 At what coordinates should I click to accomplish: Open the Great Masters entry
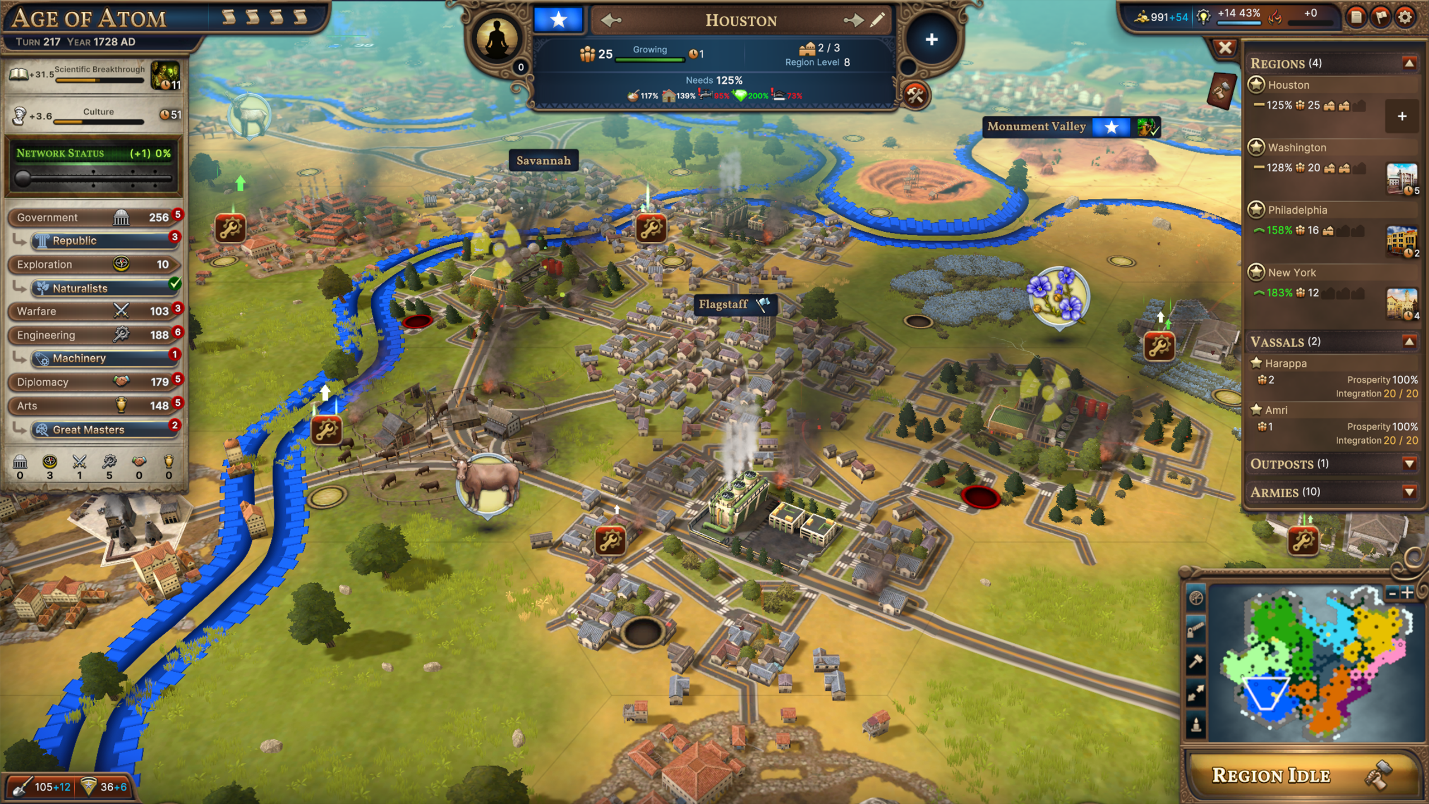pos(100,430)
